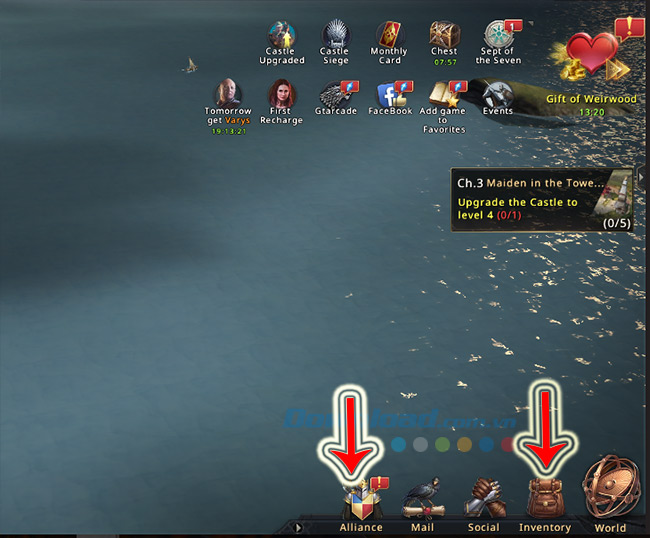Open the Monthly Card offer
The image size is (650, 538).
pyautogui.click(x=389, y=36)
